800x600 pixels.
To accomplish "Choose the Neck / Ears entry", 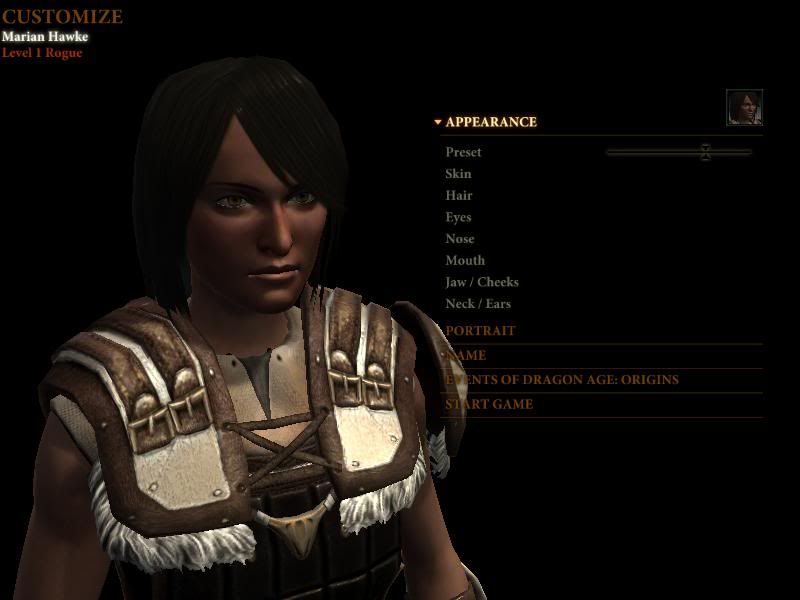I will pyautogui.click(x=478, y=304).
